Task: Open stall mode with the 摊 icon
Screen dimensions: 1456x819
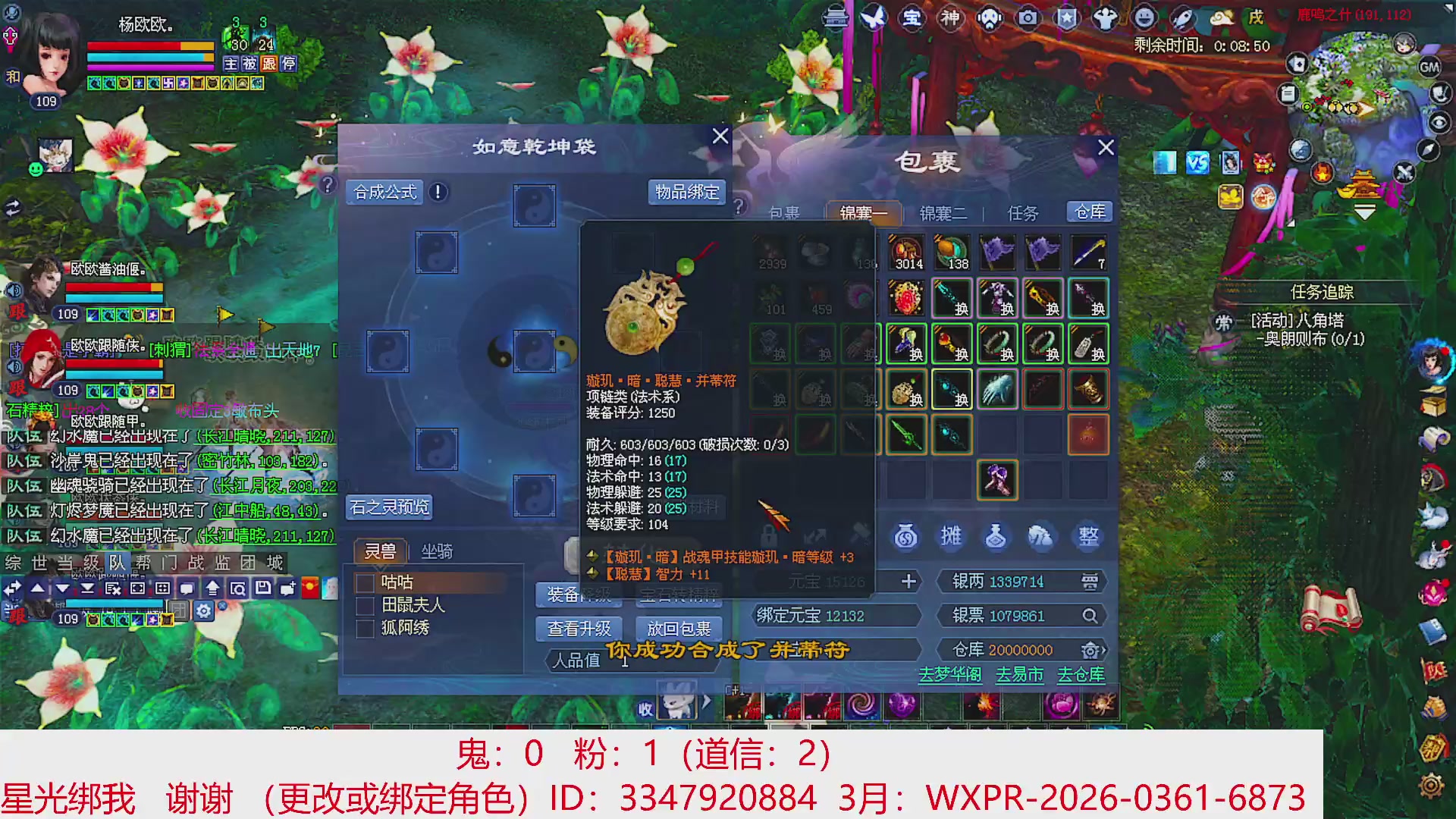Action: 951,536
